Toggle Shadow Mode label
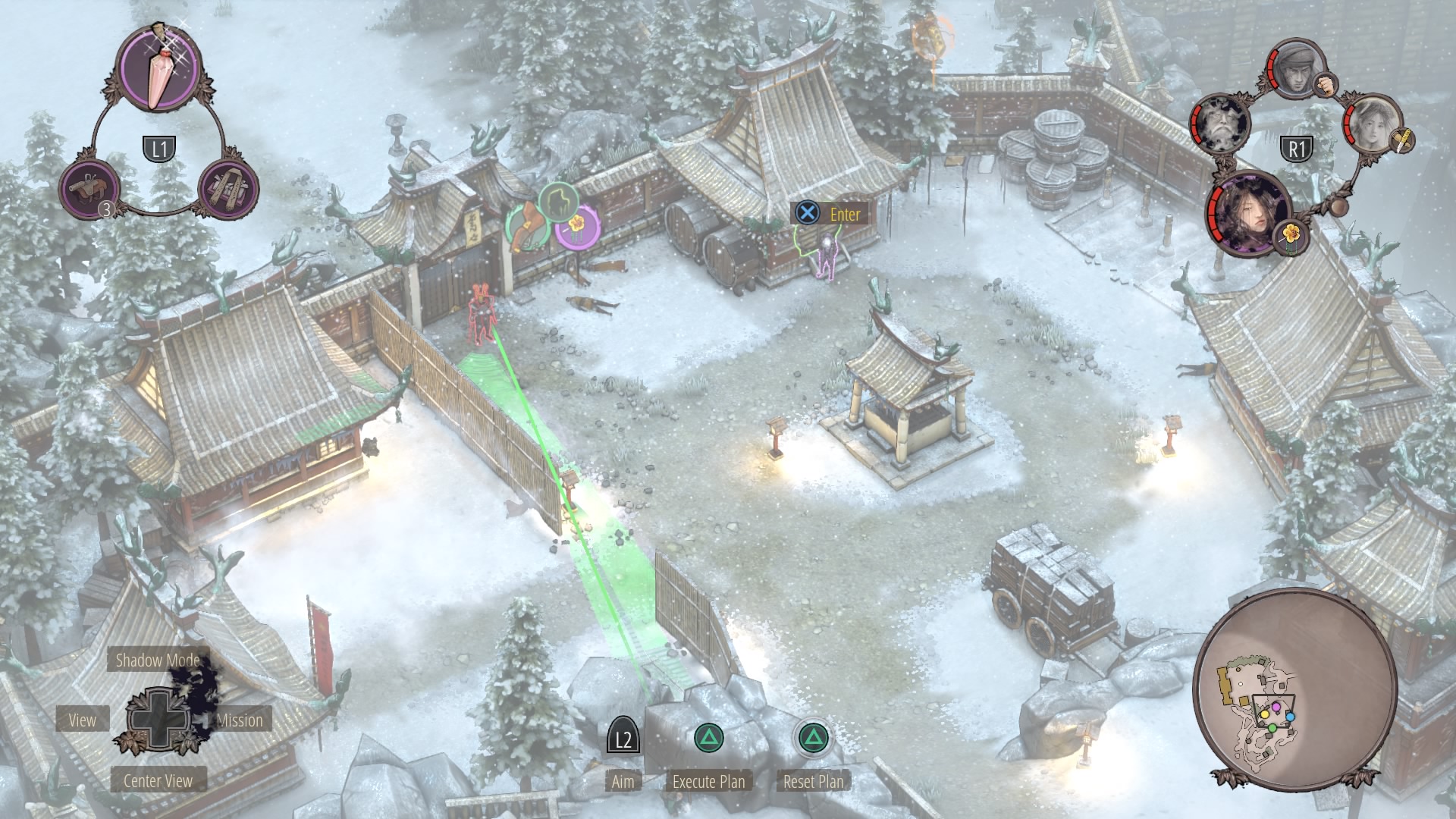Viewport: 1456px width, 819px height. [x=157, y=661]
